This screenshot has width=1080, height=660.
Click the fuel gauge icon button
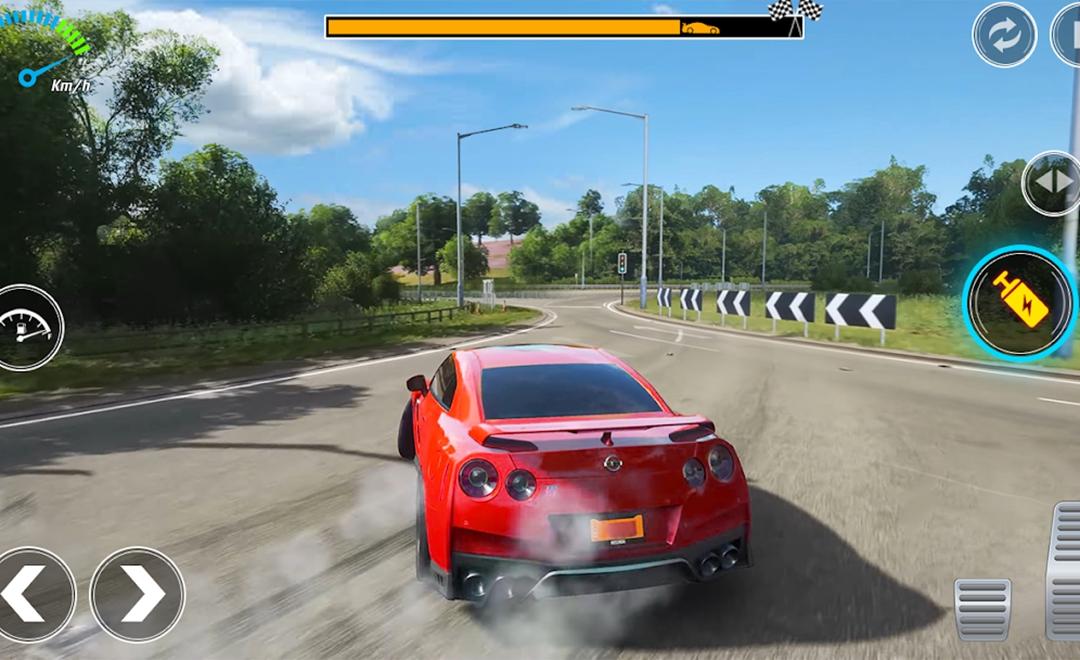25,327
